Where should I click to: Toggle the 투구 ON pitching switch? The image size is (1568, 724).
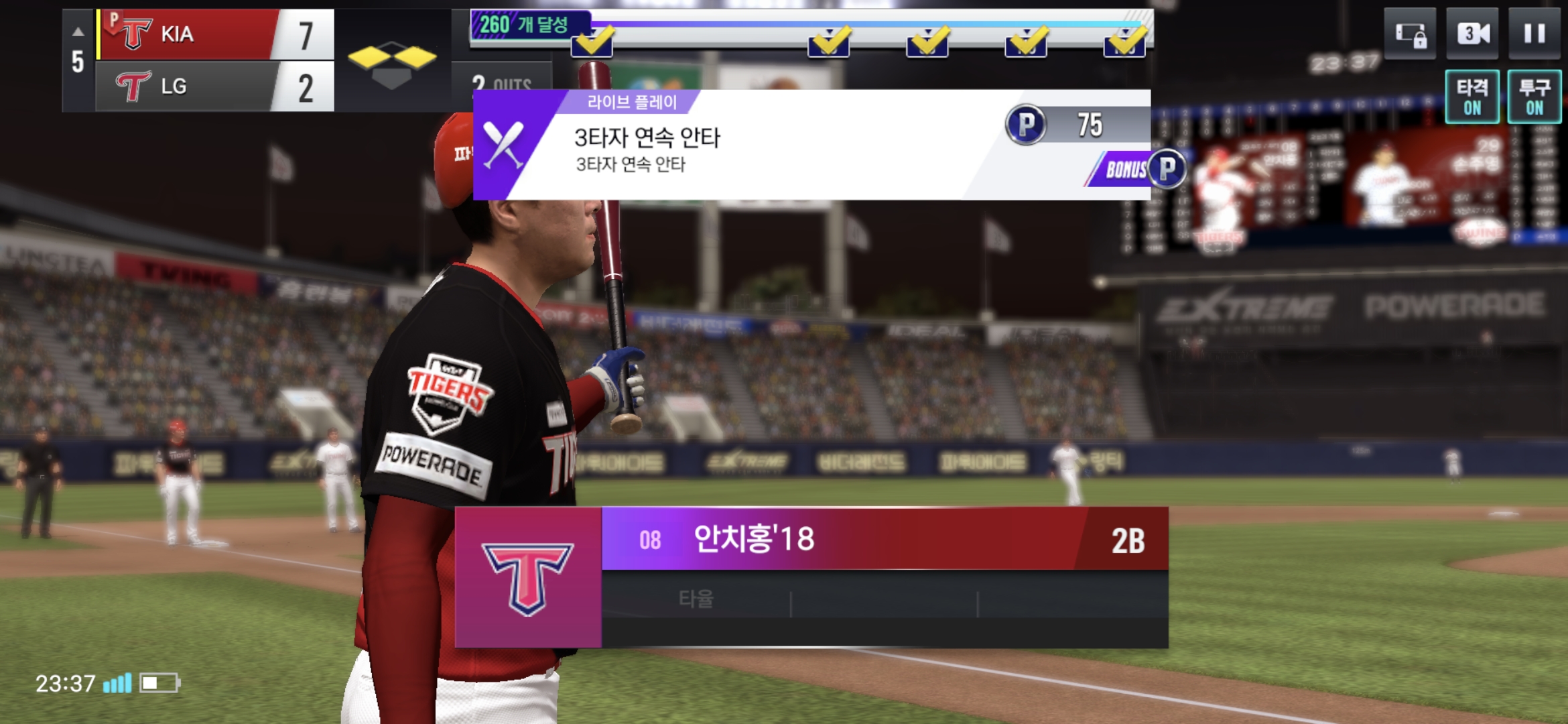[x=1534, y=97]
